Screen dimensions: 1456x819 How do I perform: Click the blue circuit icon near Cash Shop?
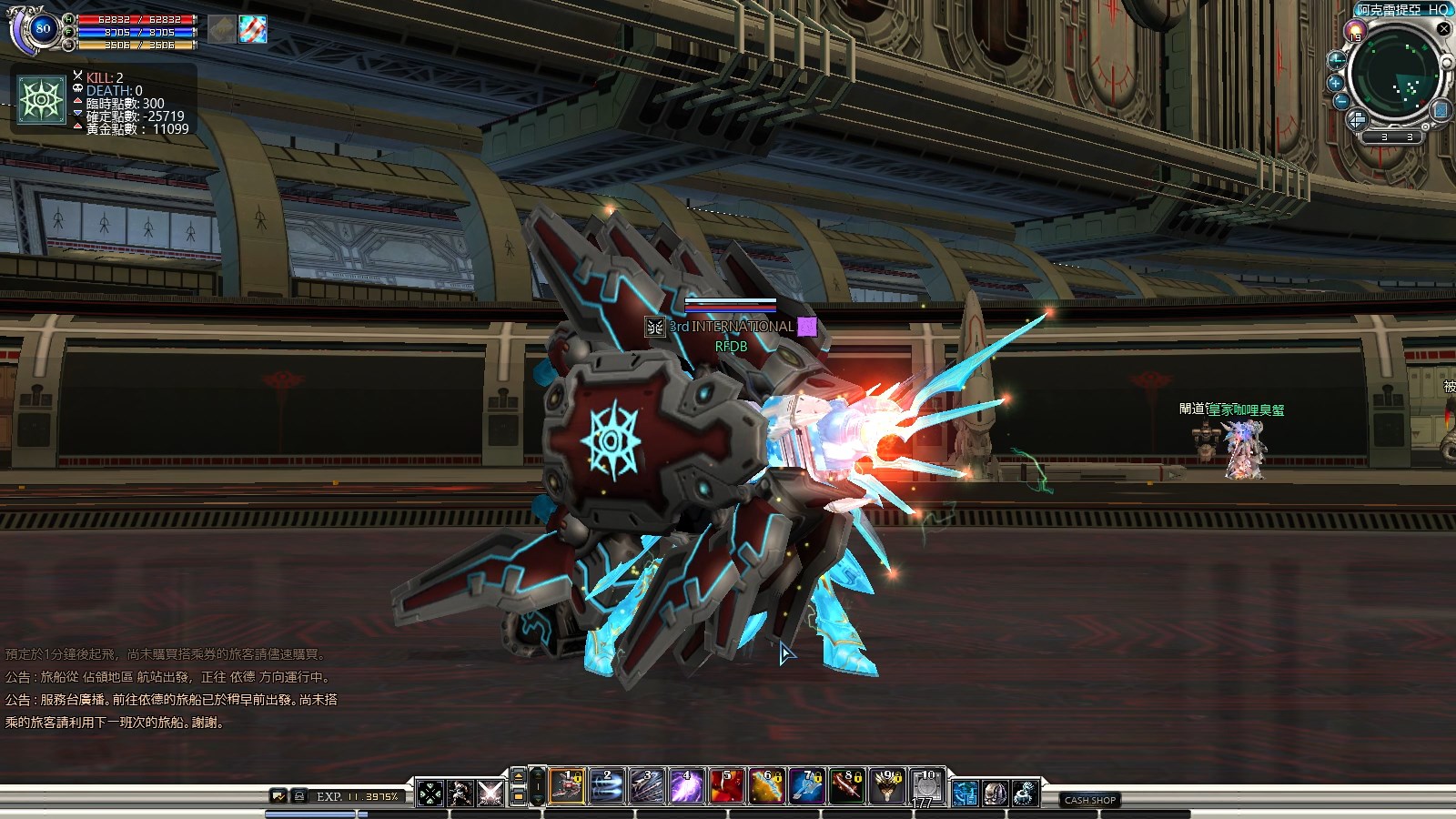click(966, 794)
